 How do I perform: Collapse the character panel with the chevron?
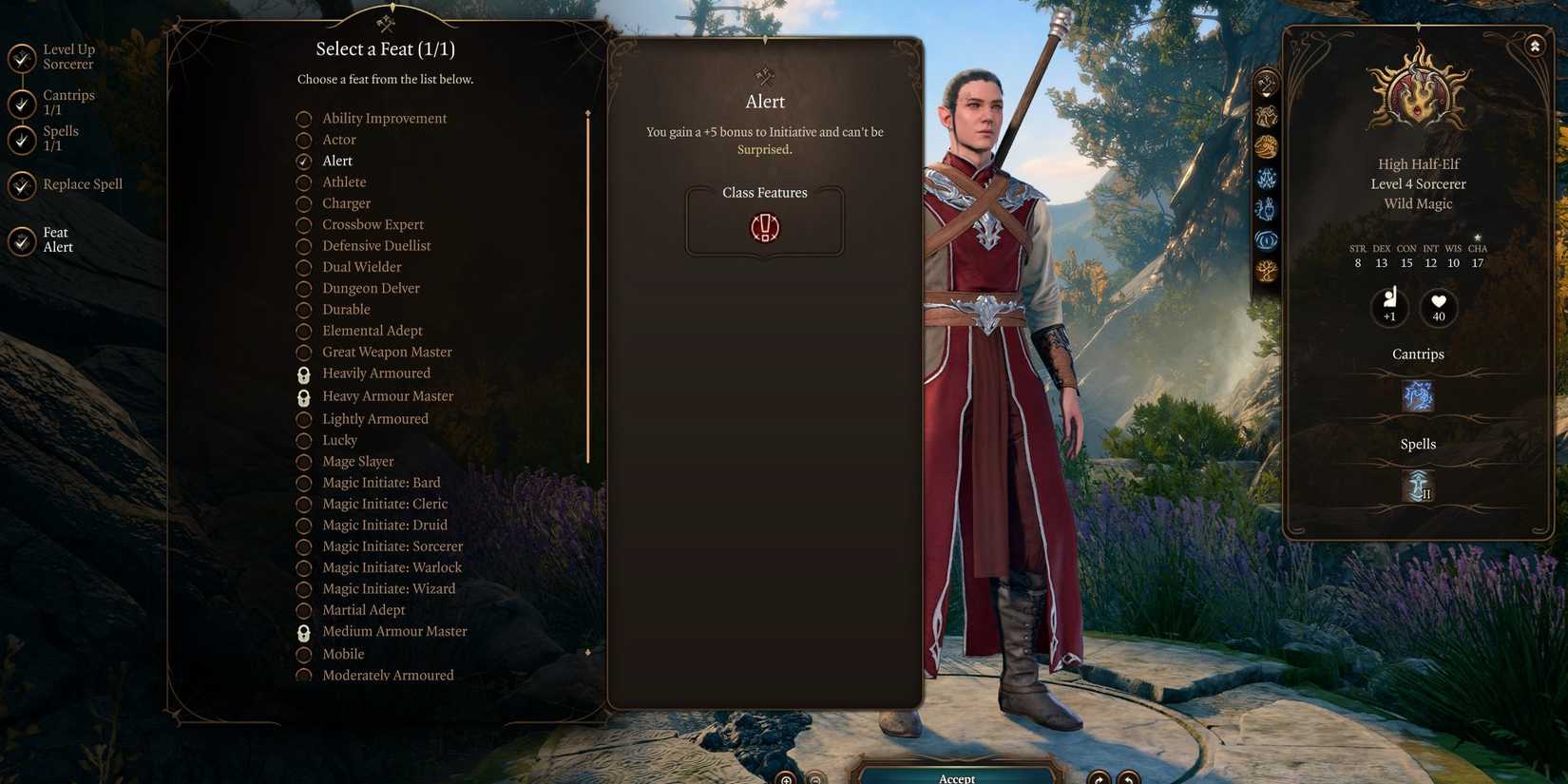1536,44
